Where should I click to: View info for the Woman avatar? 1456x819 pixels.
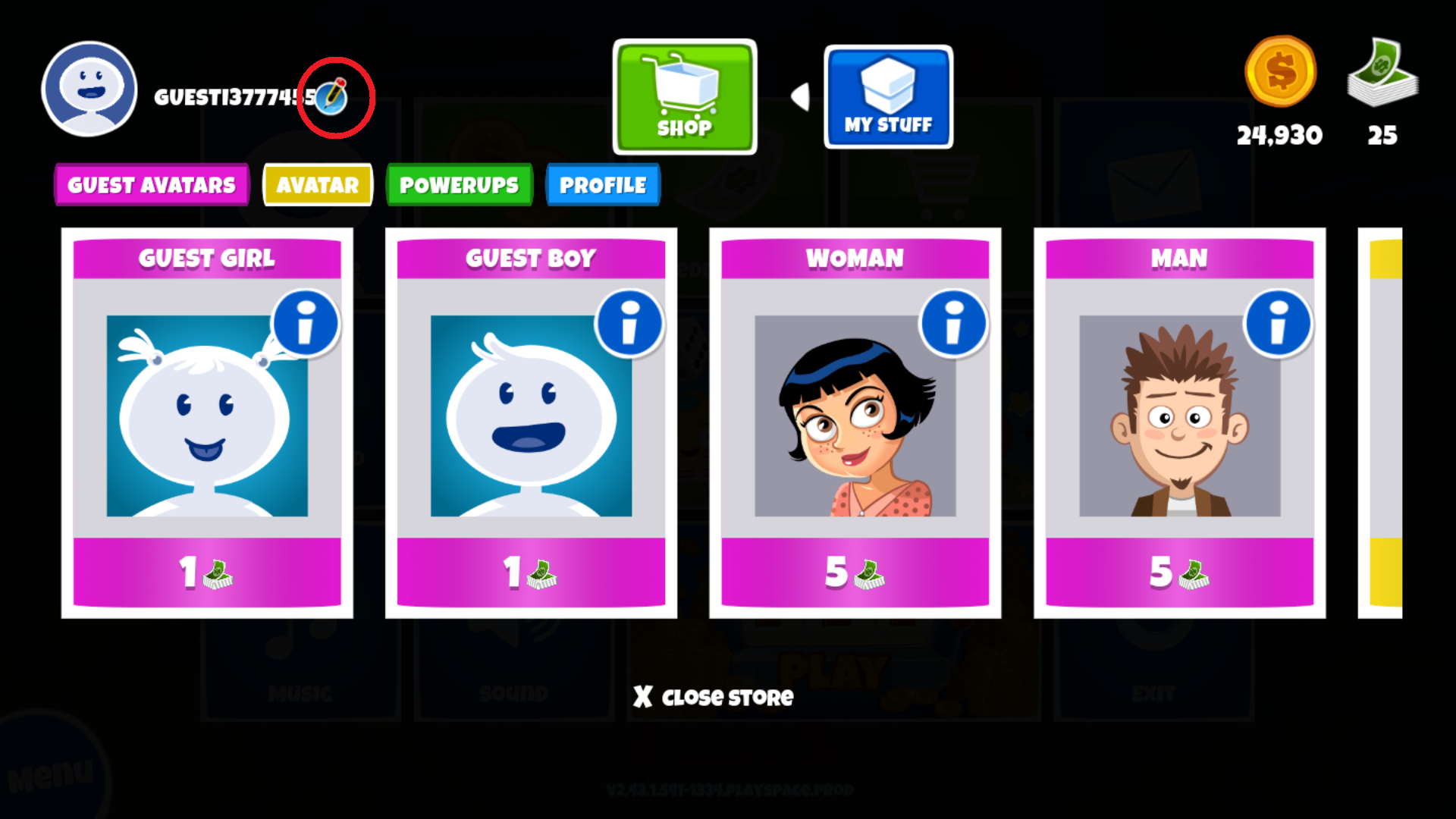pyautogui.click(x=952, y=323)
